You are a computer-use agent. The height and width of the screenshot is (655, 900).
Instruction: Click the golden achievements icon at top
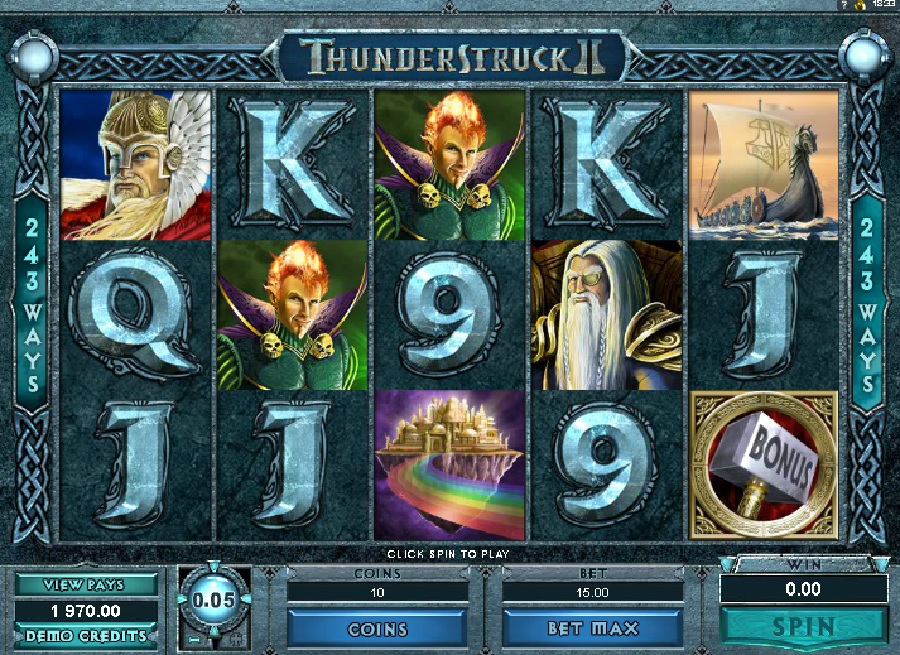(x=862, y=6)
